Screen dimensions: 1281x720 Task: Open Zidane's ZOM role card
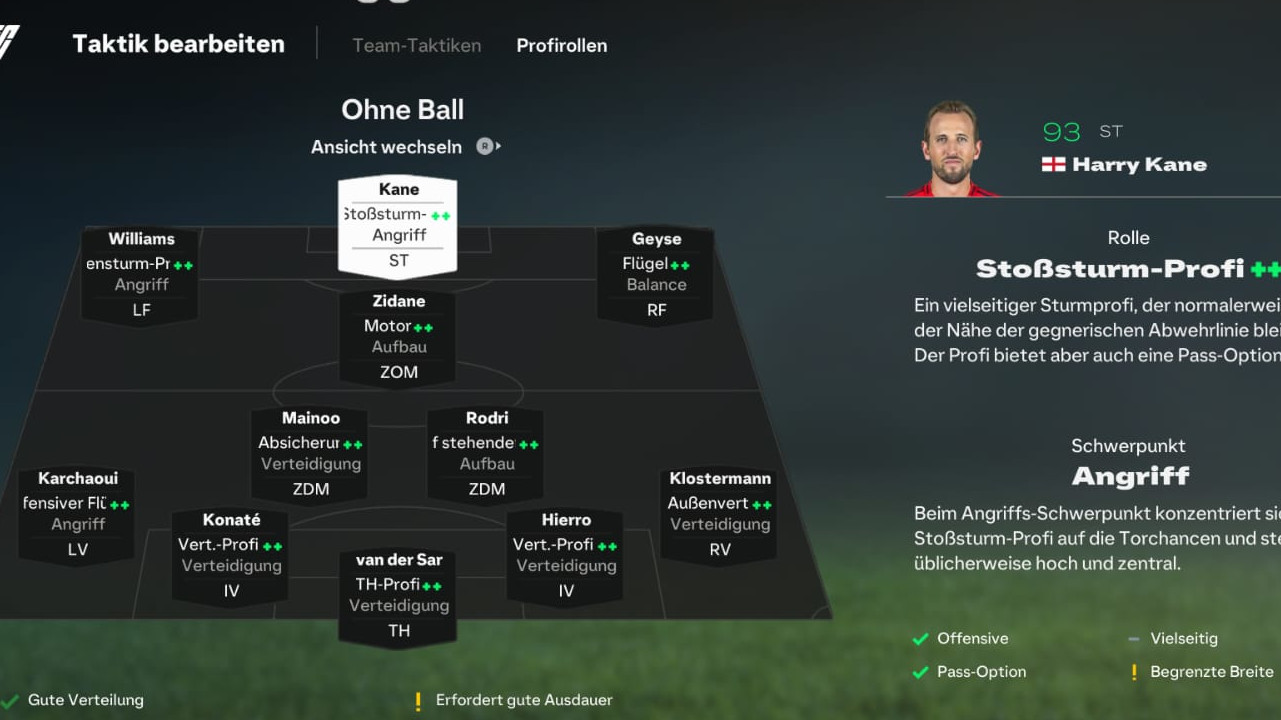point(397,337)
